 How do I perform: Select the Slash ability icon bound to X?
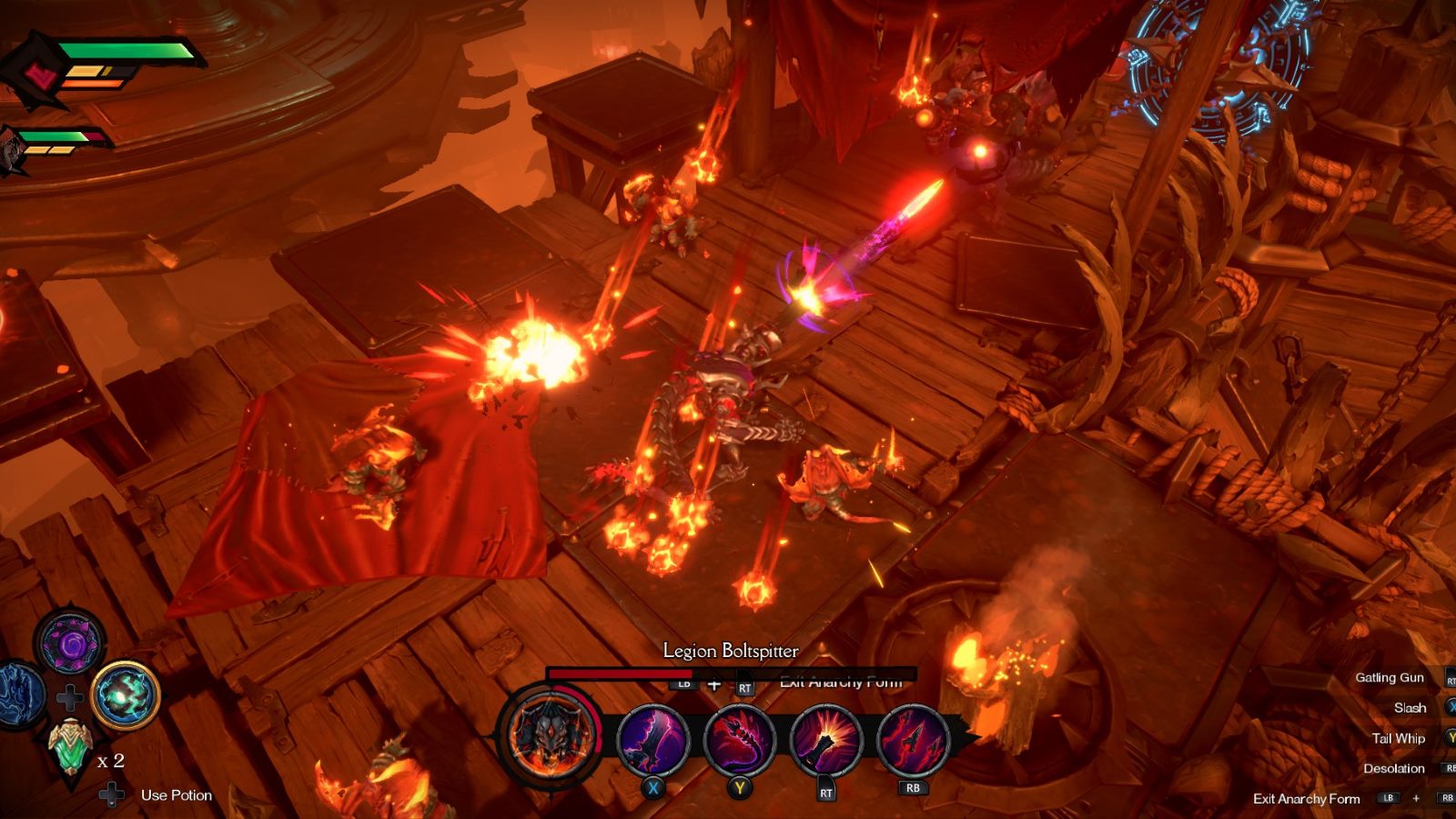tap(651, 740)
